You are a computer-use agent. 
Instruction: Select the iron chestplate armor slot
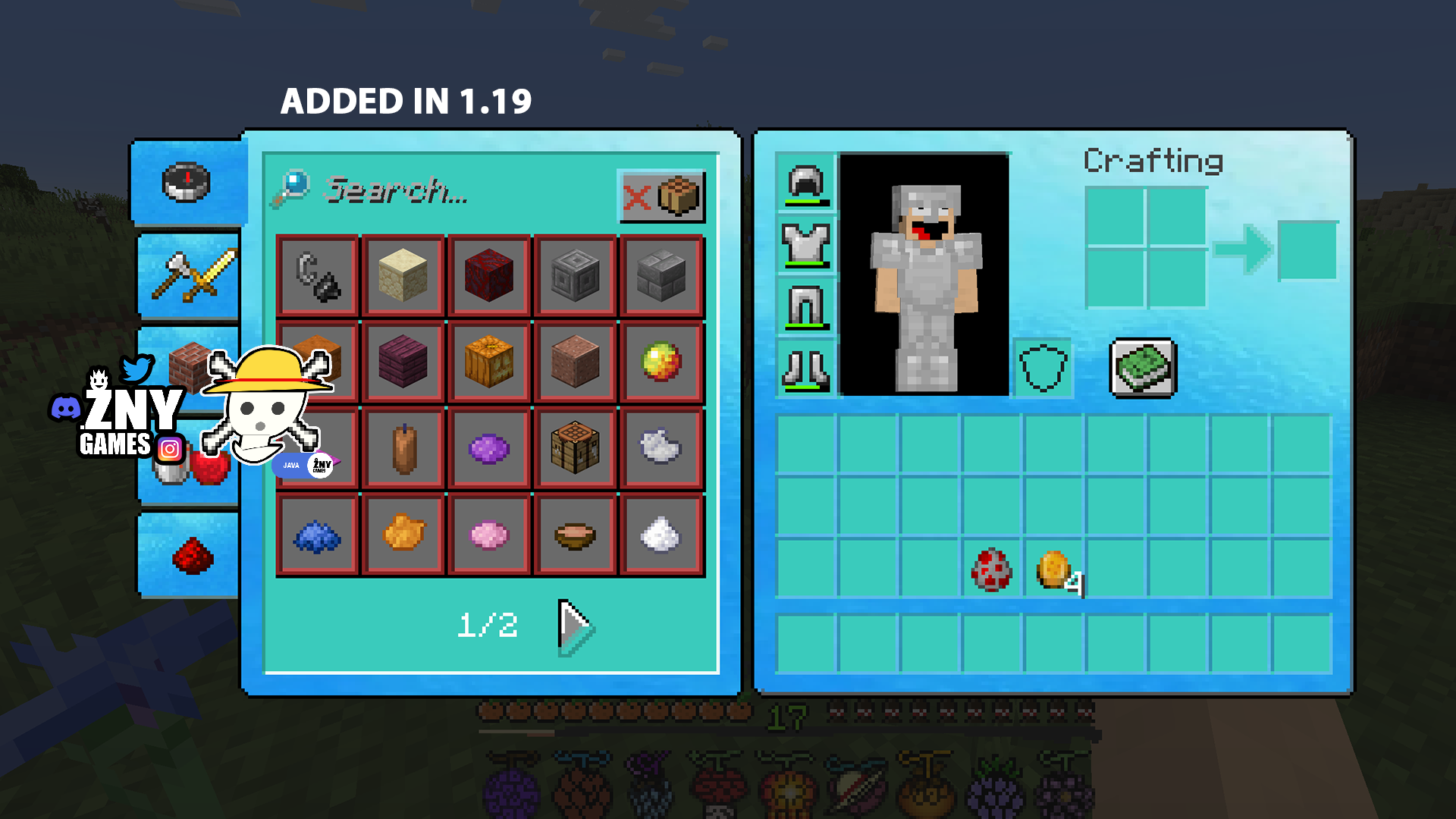pyautogui.click(x=805, y=244)
